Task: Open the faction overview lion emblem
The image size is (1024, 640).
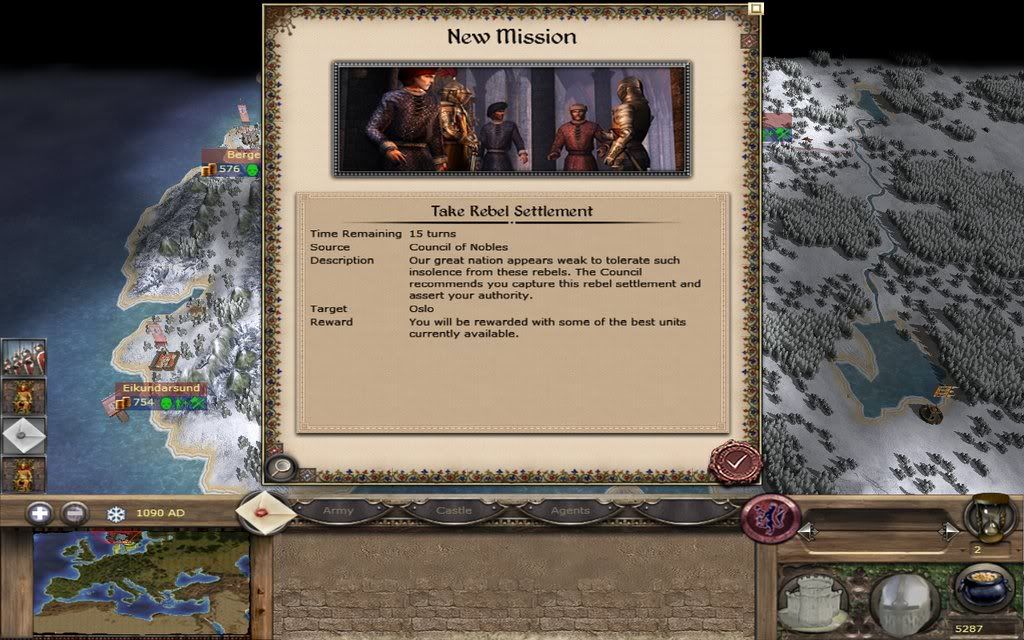Action: [770, 519]
